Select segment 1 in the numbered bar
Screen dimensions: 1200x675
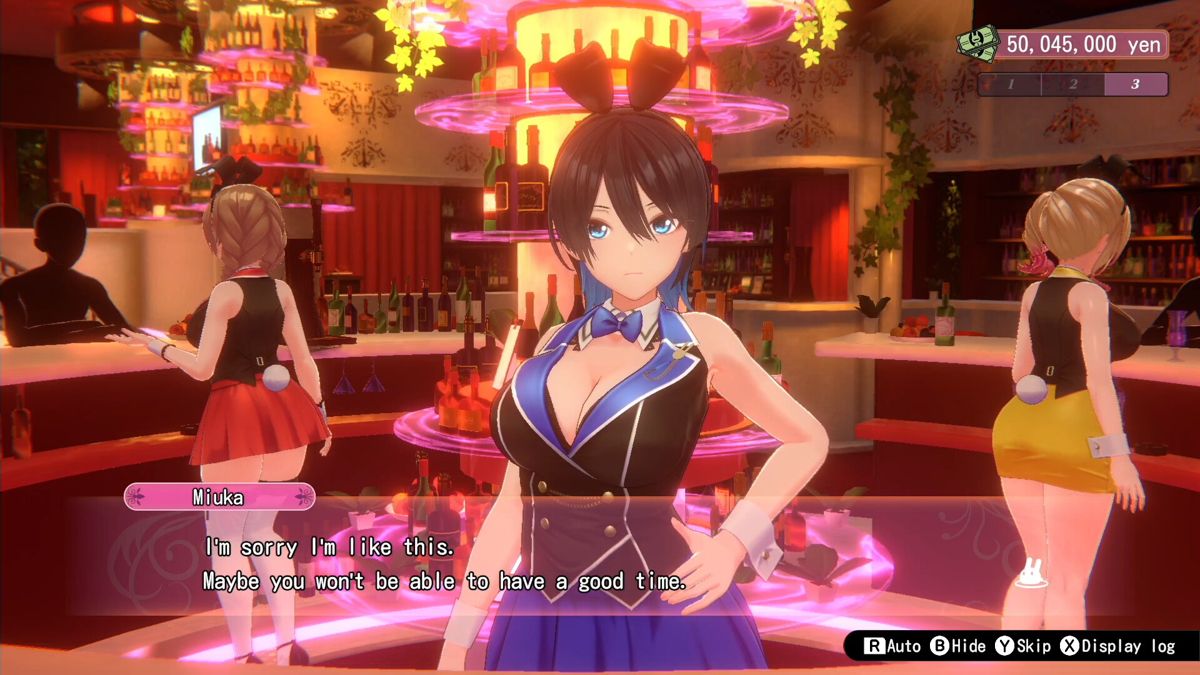[x=1011, y=84]
